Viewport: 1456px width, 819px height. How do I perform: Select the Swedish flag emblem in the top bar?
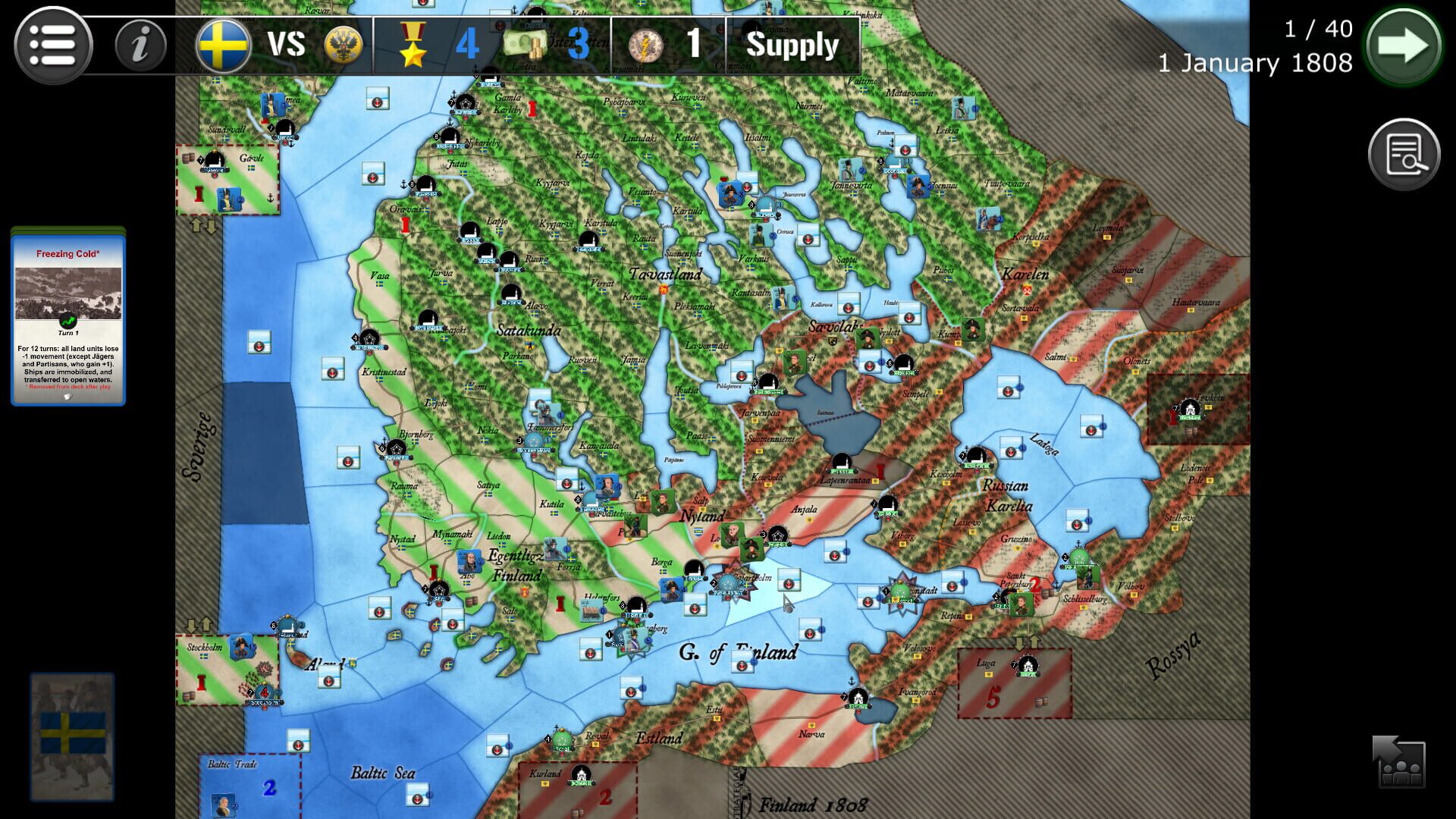224,44
